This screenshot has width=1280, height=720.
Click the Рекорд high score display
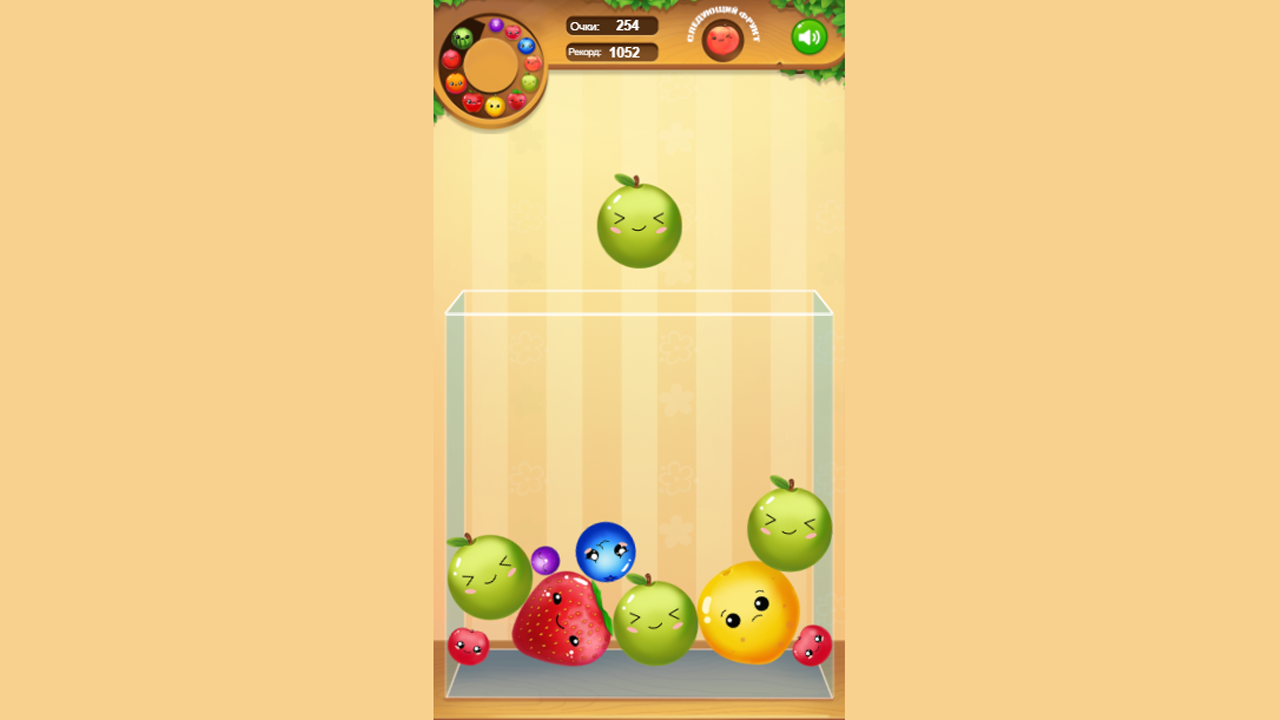point(612,52)
